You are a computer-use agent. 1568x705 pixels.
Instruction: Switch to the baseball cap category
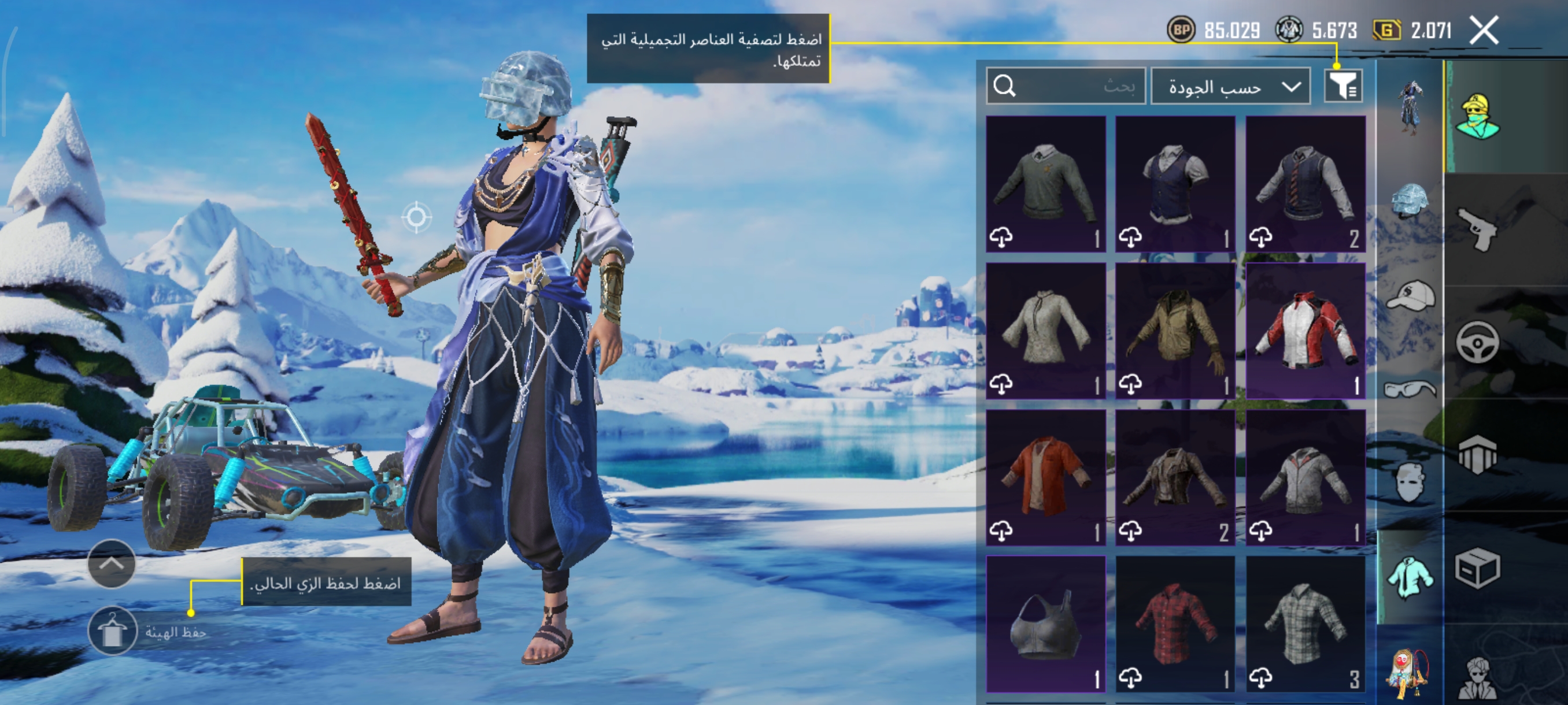1410,296
